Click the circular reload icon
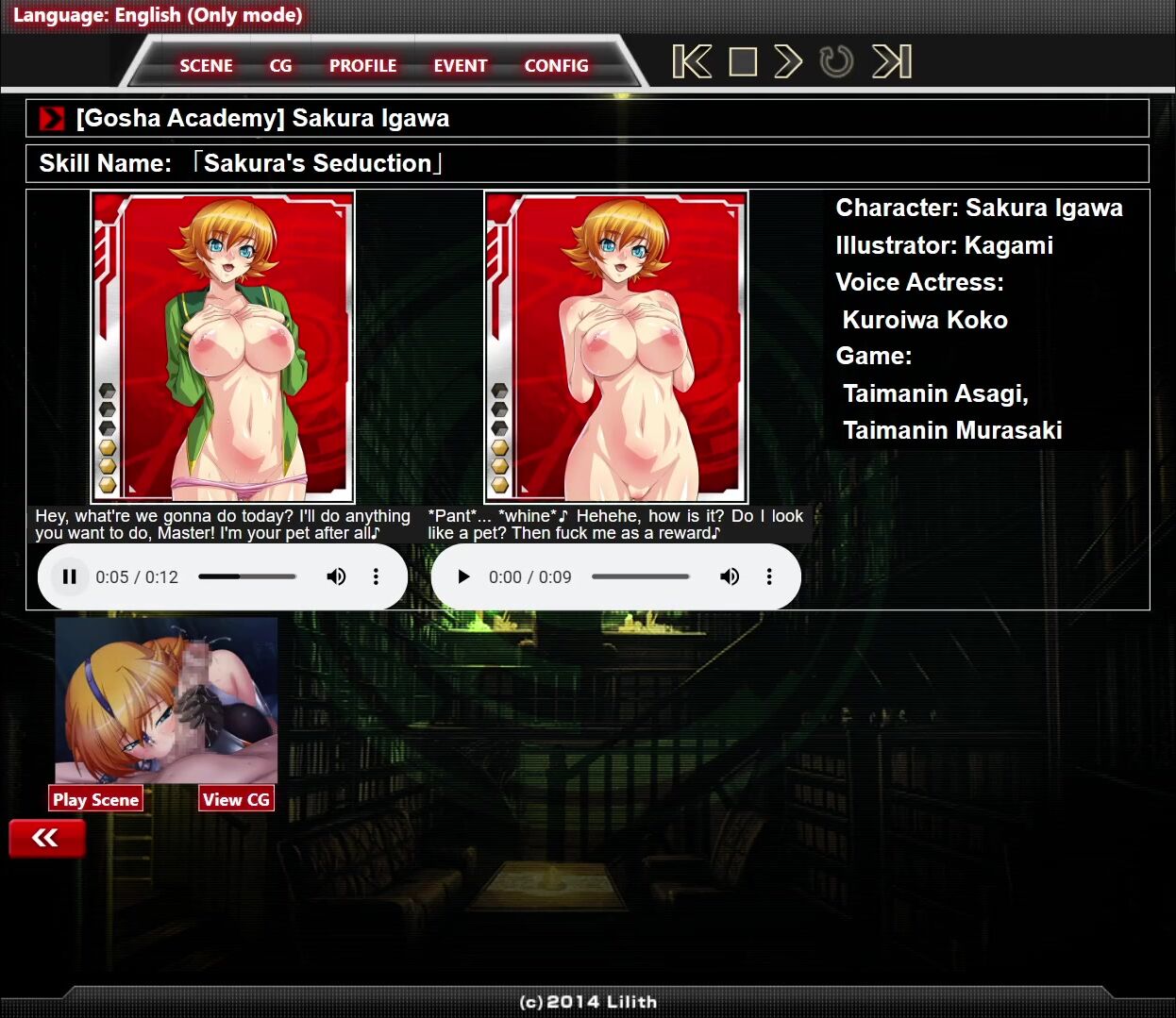Image resolution: width=1176 pixels, height=1018 pixels. point(836,62)
